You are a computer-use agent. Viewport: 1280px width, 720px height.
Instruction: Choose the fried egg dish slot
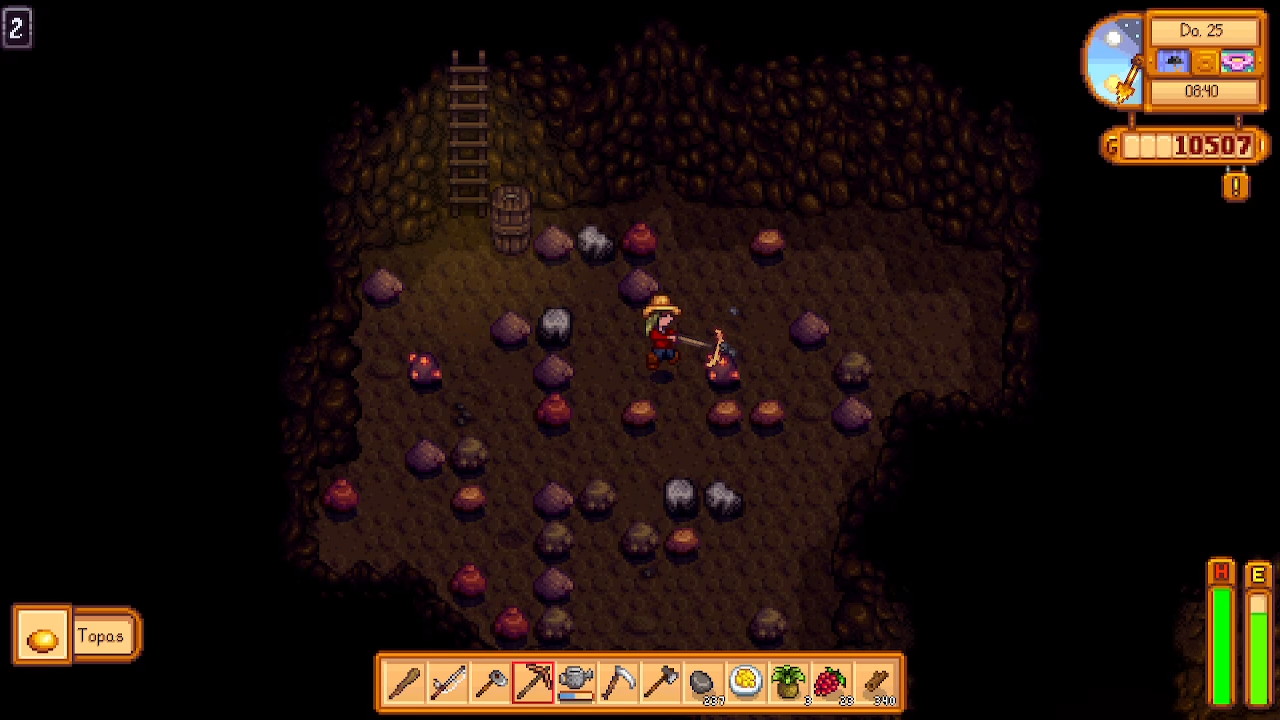click(747, 683)
